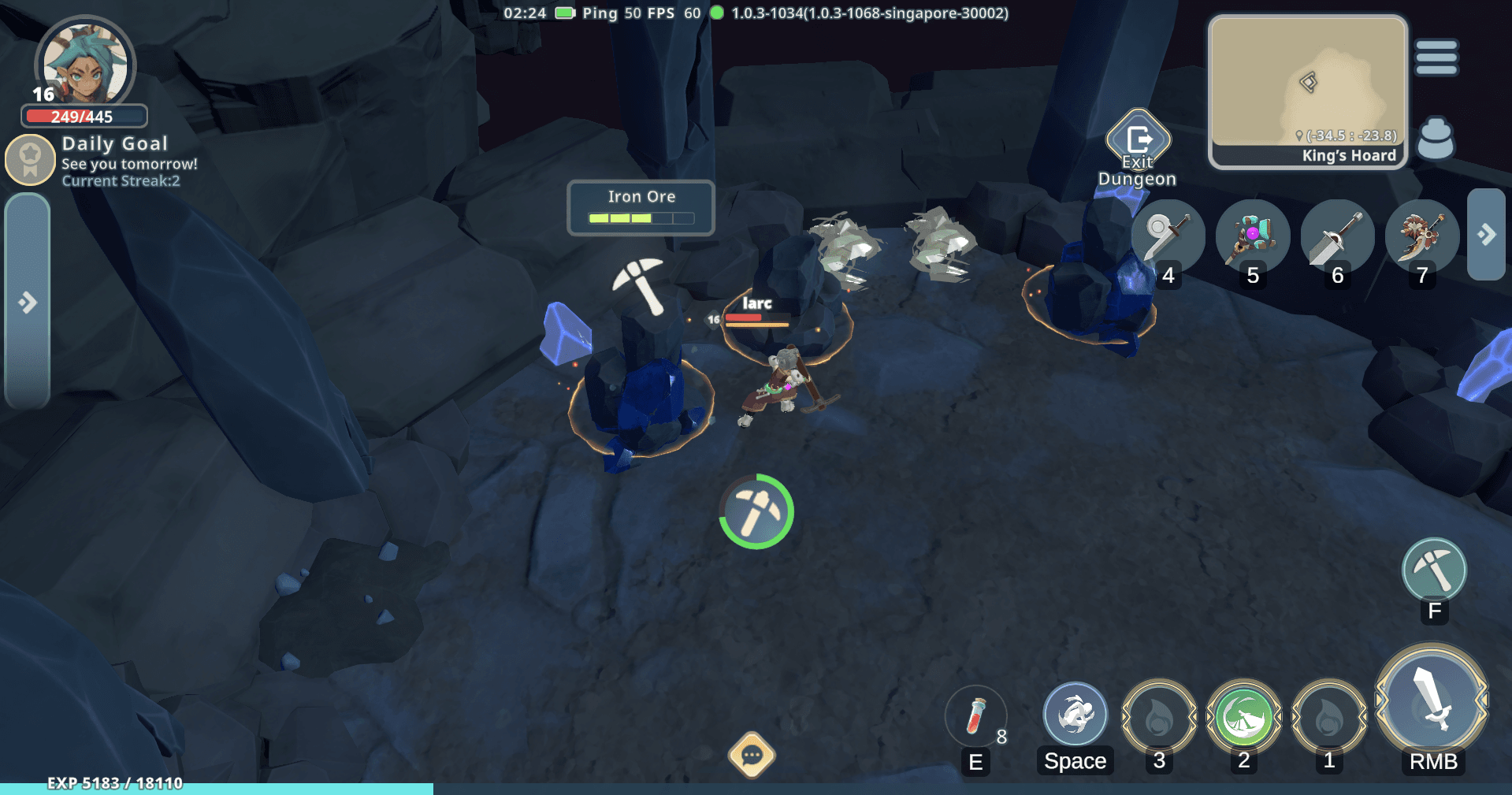Open the inventory bag icon
The height and width of the screenshot is (795, 1512).
[1436, 139]
